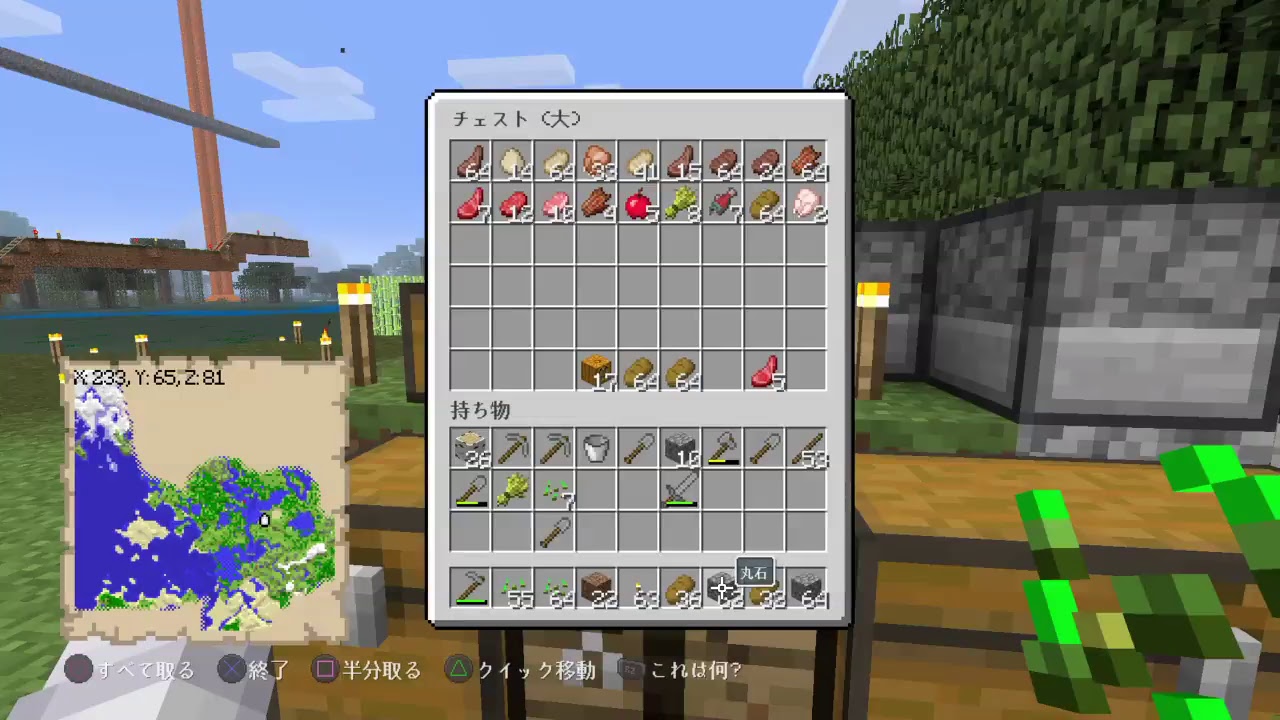Select the stone block at the hotbar's end
Image resolution: width=1280 pixels, height=720 pixels.
pyautogui.click(x=808, y=588)
